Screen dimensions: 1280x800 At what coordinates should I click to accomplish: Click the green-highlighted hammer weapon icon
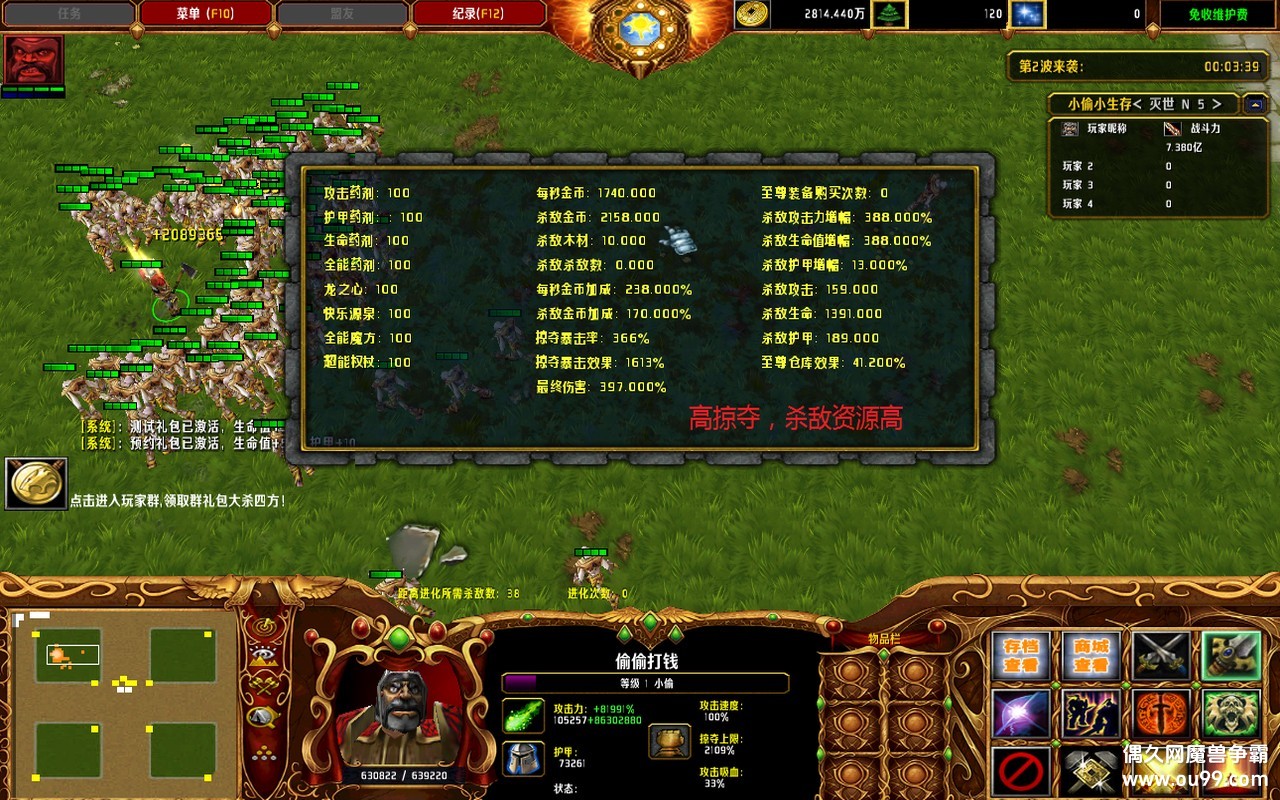click(x=1229, y=656)
